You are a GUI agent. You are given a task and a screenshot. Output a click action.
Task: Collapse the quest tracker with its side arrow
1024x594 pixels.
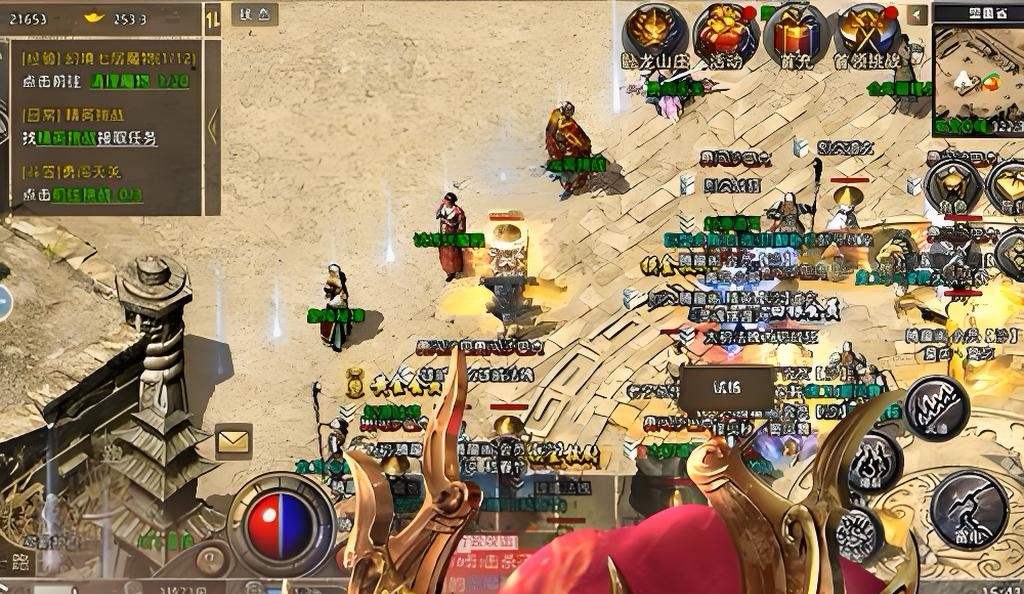(x=211, y=126)
